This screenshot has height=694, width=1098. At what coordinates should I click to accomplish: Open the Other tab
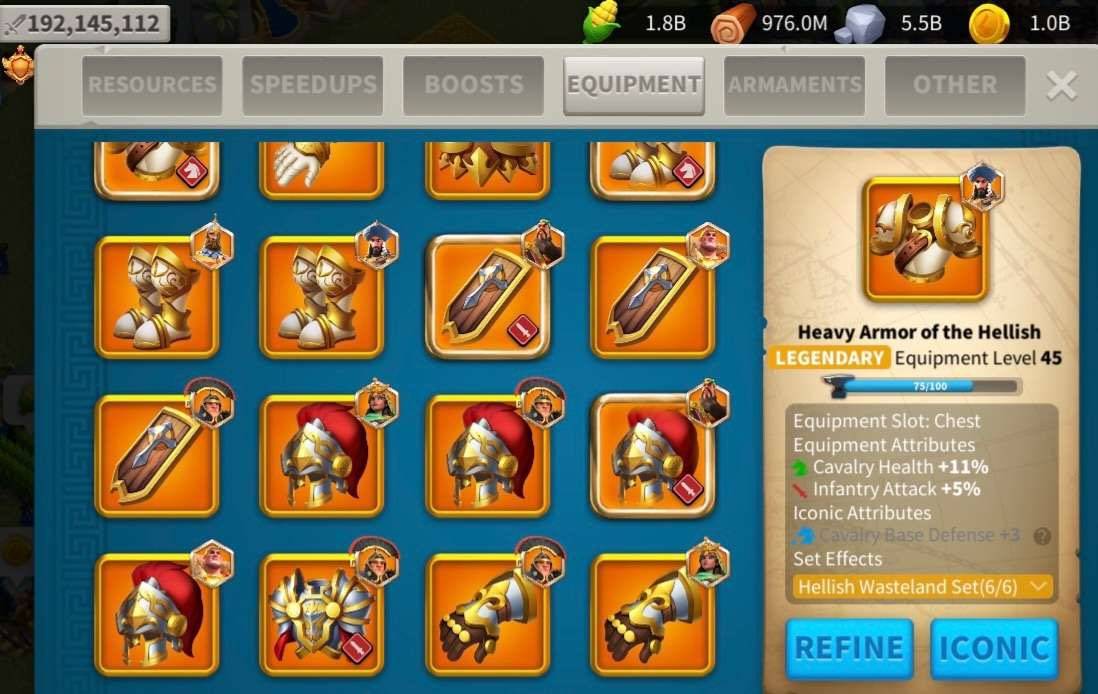click(x=955, y=85)
